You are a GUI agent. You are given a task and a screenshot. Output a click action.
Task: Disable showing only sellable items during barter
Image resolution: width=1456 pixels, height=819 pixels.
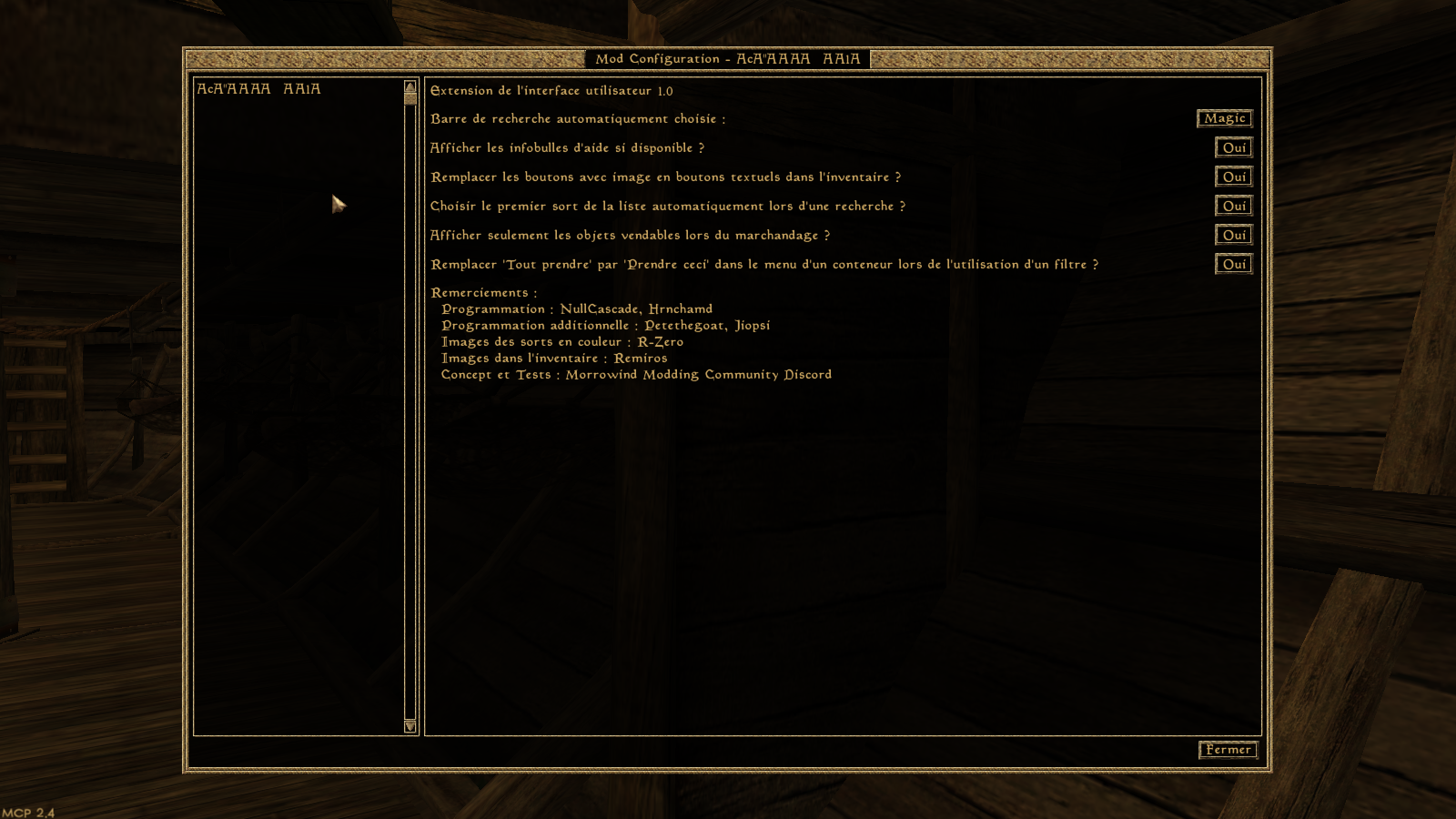[1233, 235]
